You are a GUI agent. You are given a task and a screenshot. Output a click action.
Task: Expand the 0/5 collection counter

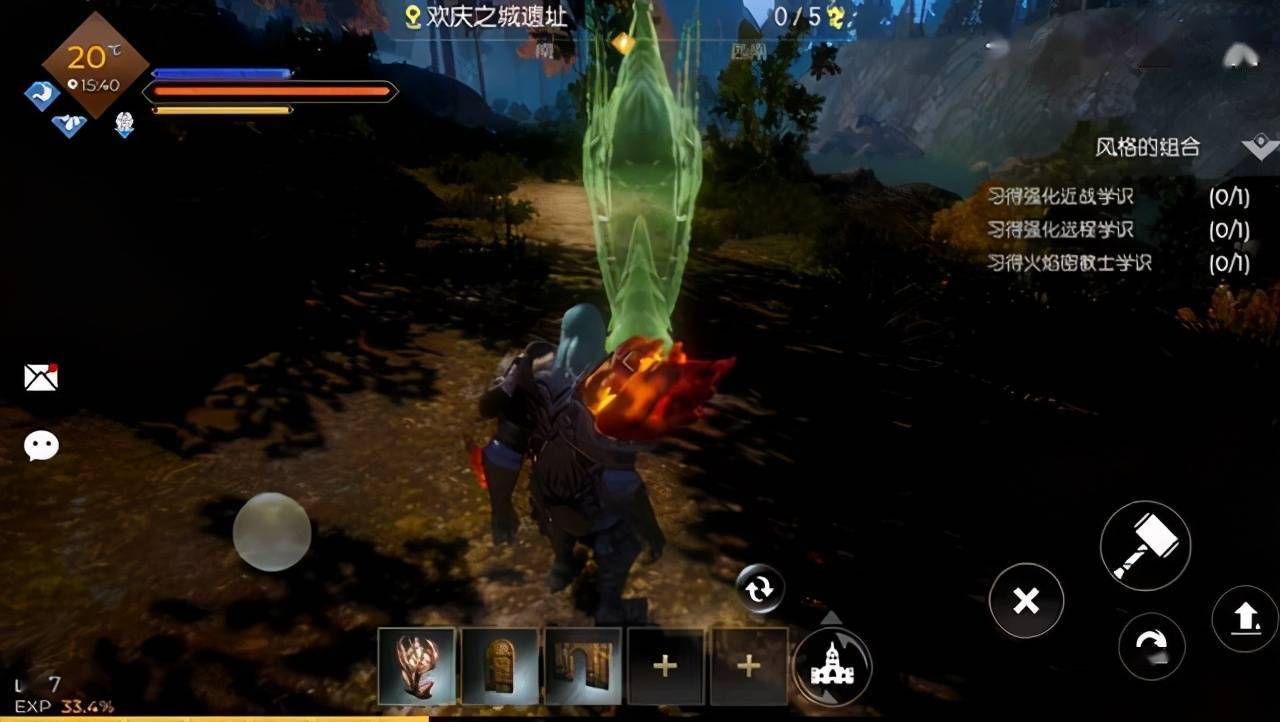coord(802,14)
